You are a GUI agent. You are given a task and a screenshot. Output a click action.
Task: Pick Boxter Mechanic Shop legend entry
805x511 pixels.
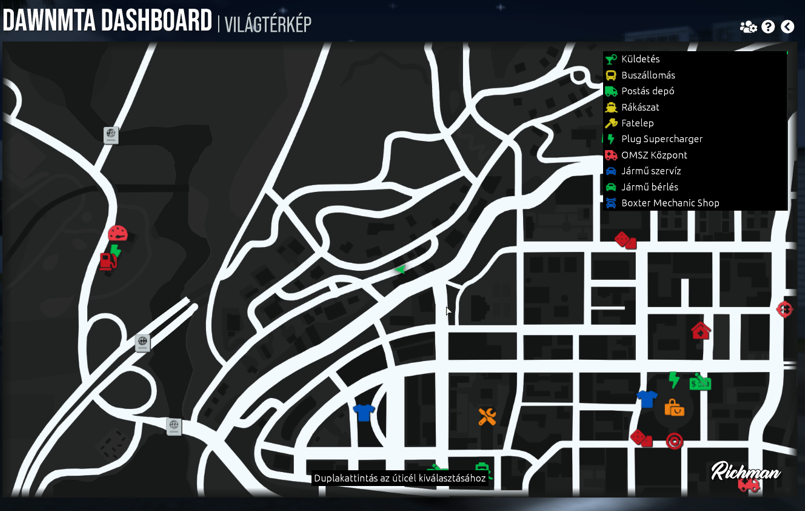[x=670, y=203]
